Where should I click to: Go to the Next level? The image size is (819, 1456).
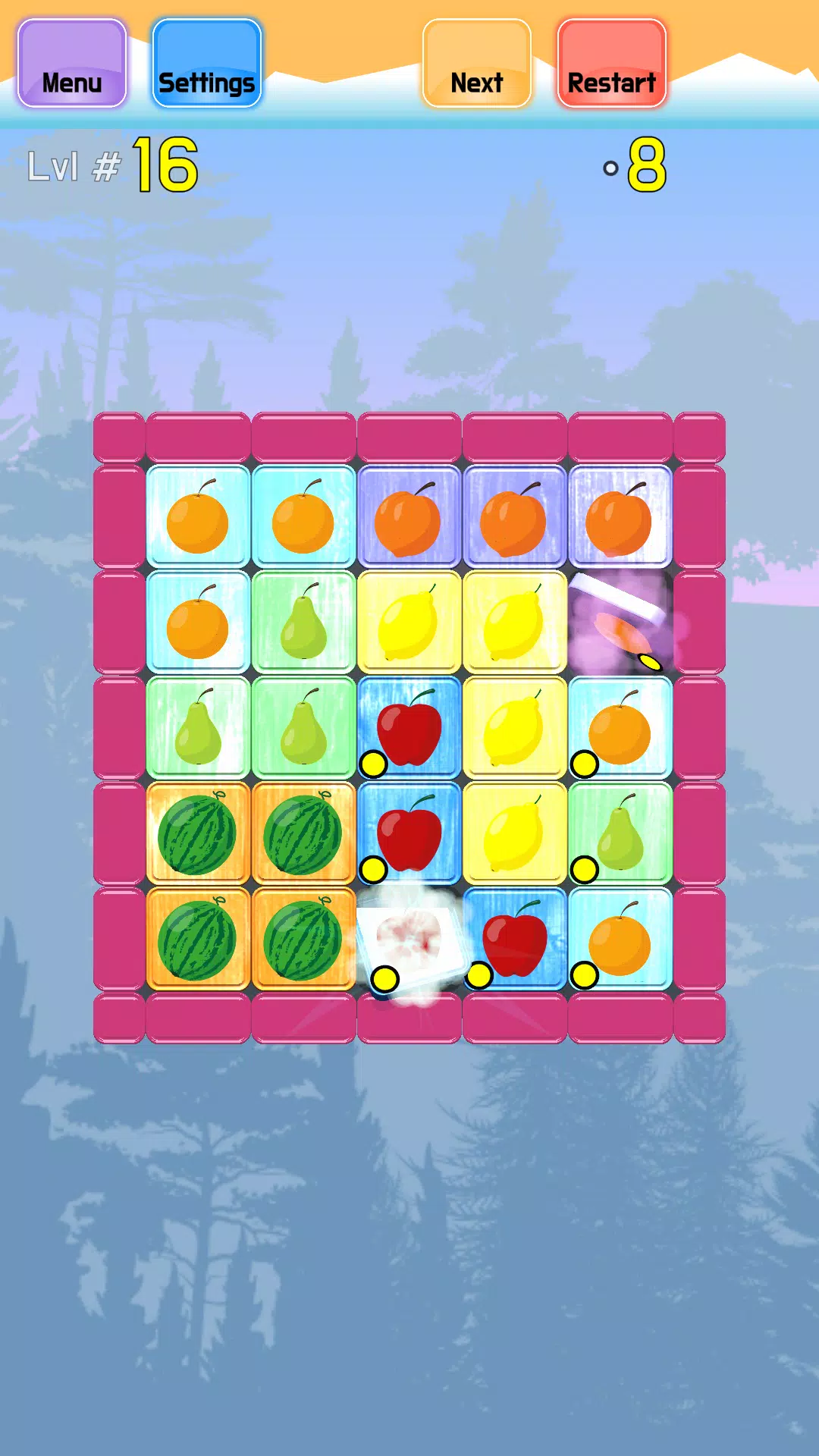[x=476, y=64]
